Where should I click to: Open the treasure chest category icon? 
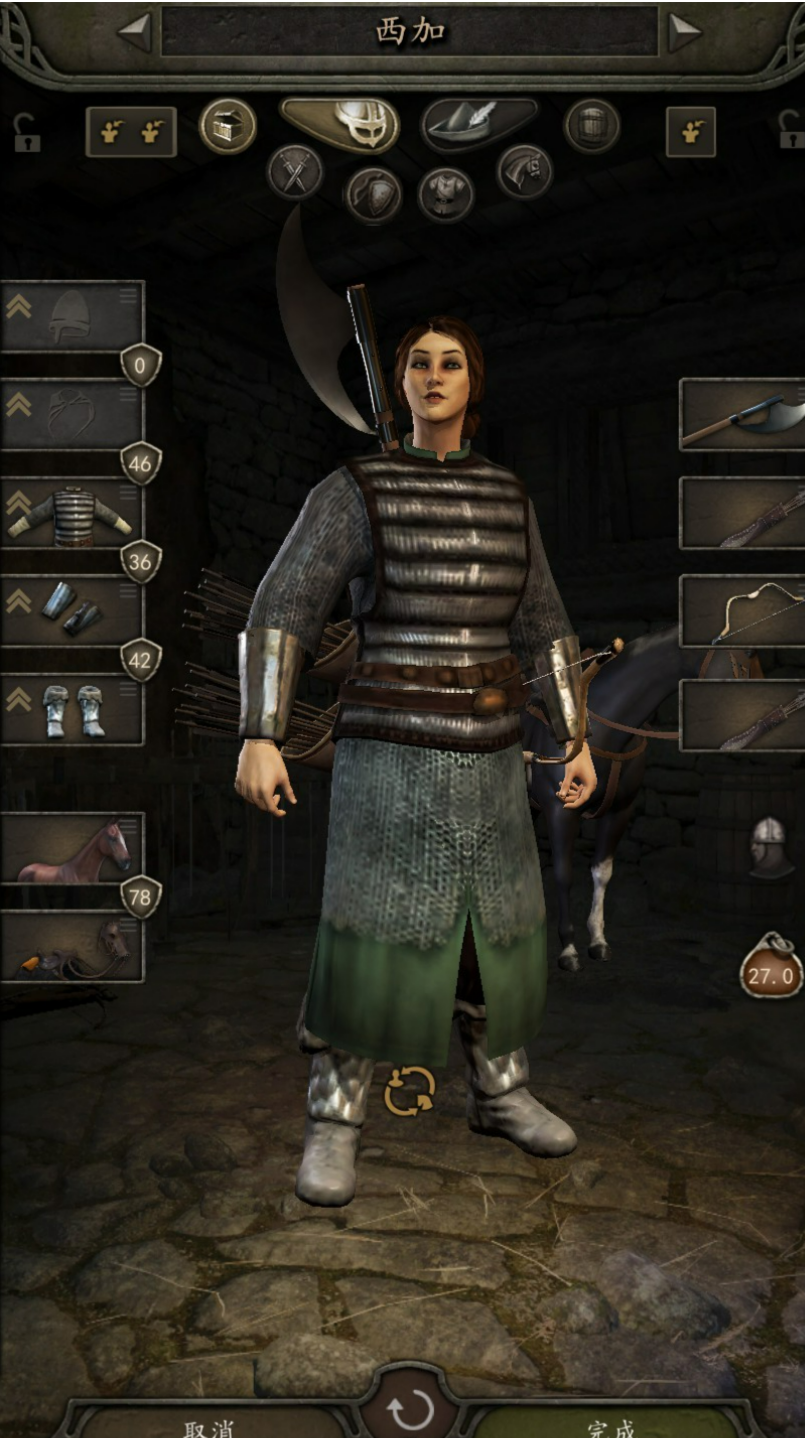point(227,127)
